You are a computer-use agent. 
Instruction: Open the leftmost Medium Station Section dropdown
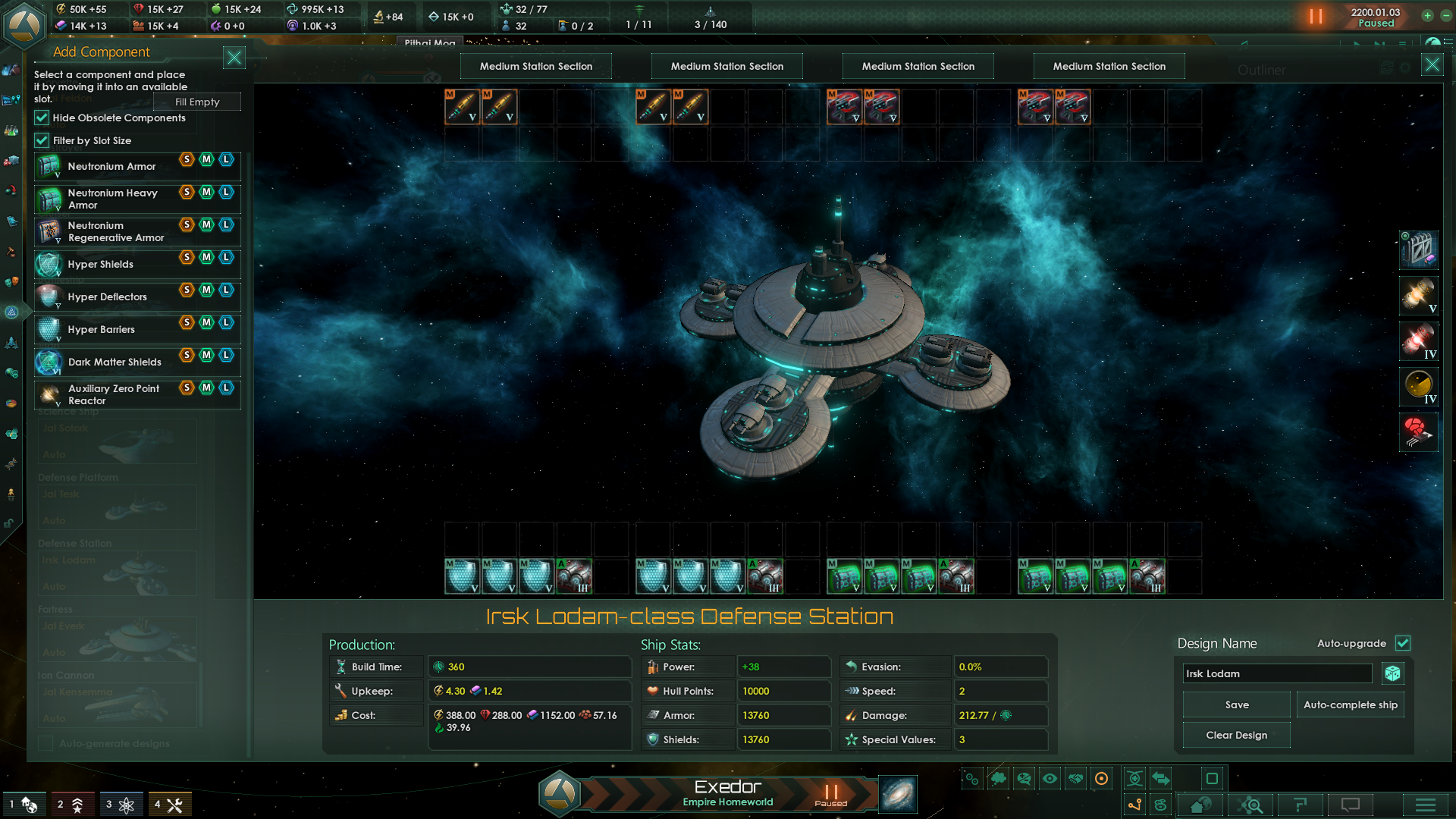tap(535, 66)
